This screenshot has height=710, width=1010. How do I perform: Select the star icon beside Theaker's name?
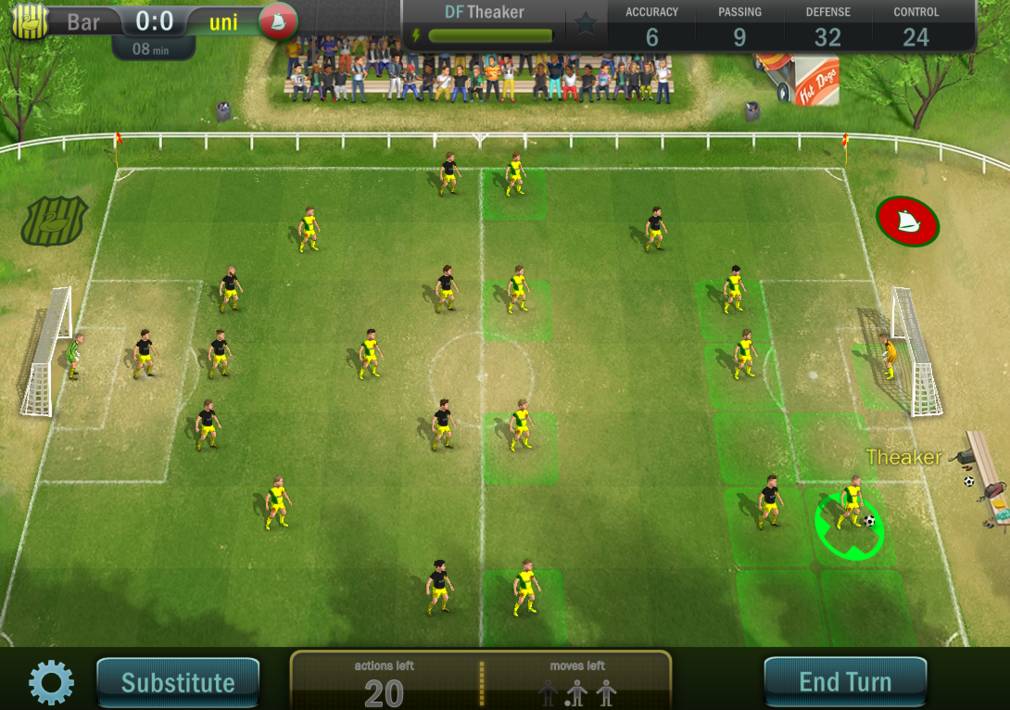586,23
